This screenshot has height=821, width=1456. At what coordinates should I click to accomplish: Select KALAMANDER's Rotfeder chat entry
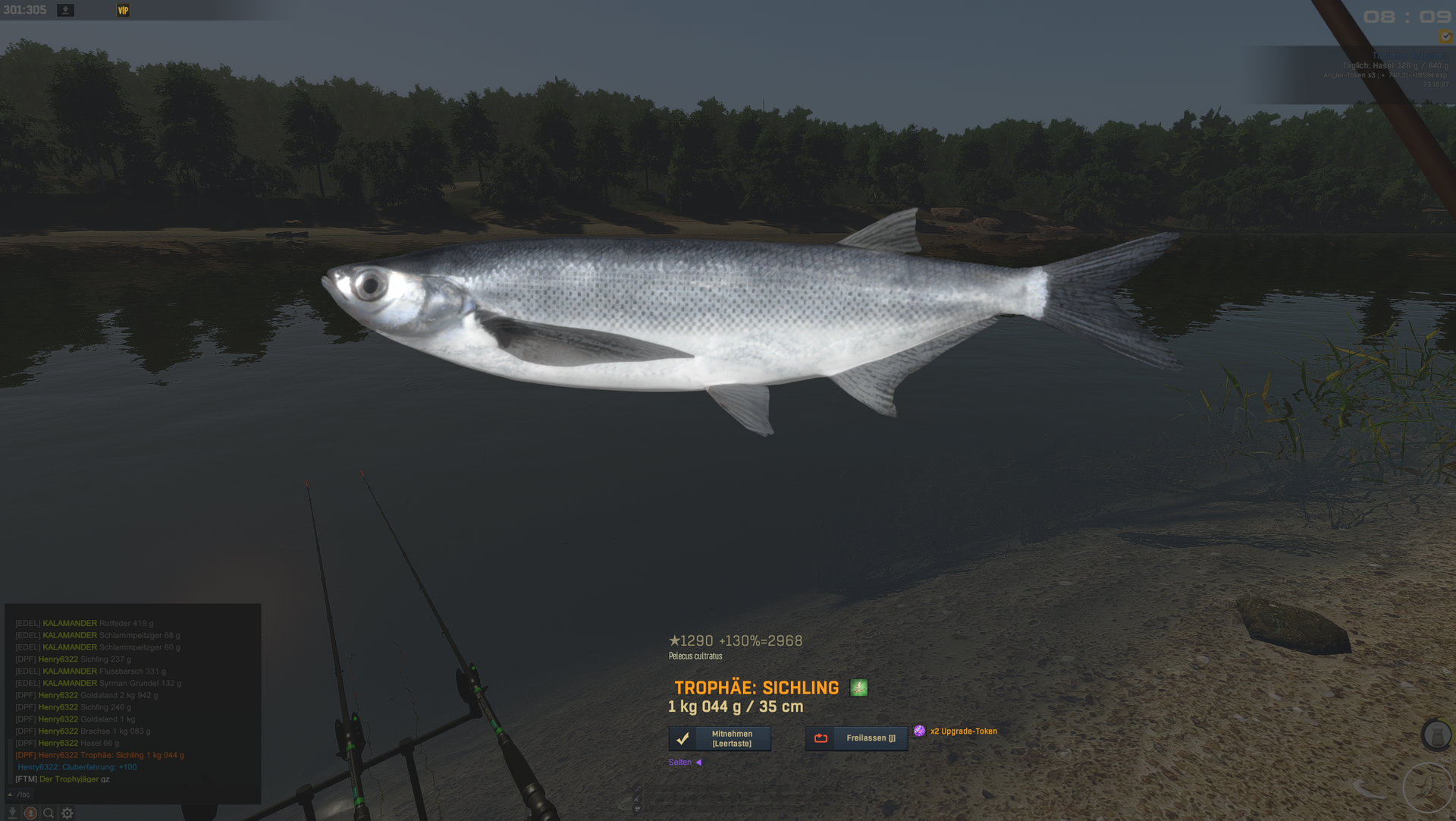[97, 623]
